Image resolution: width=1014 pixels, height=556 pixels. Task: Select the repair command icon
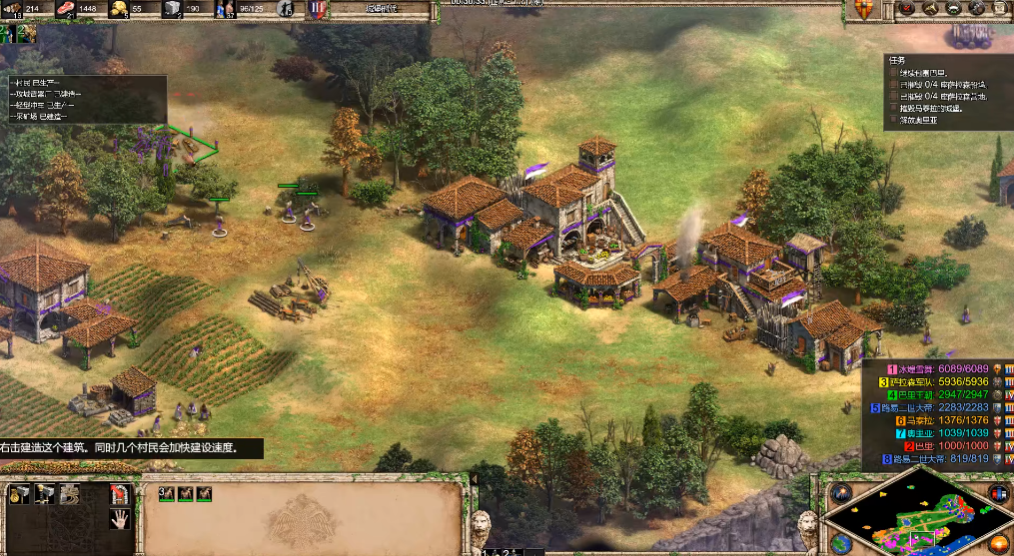click(x=69, y=494)
